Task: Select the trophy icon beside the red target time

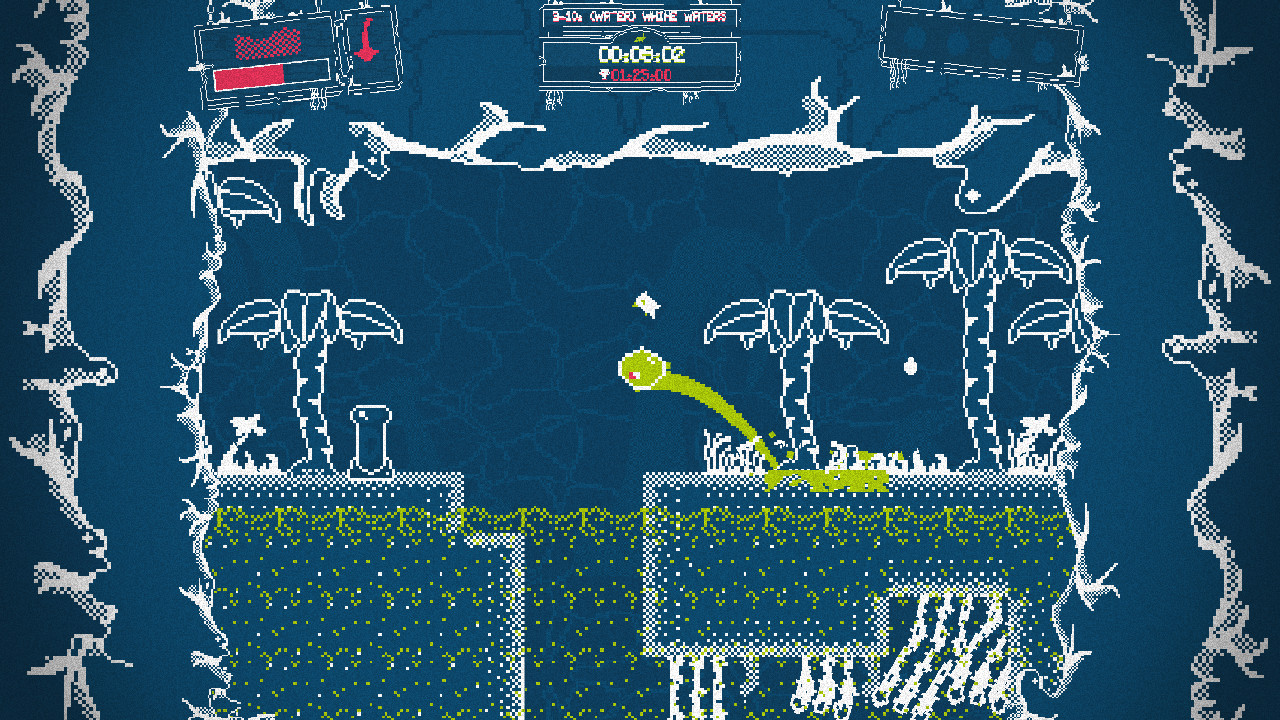Action: [x=604, y=74]
